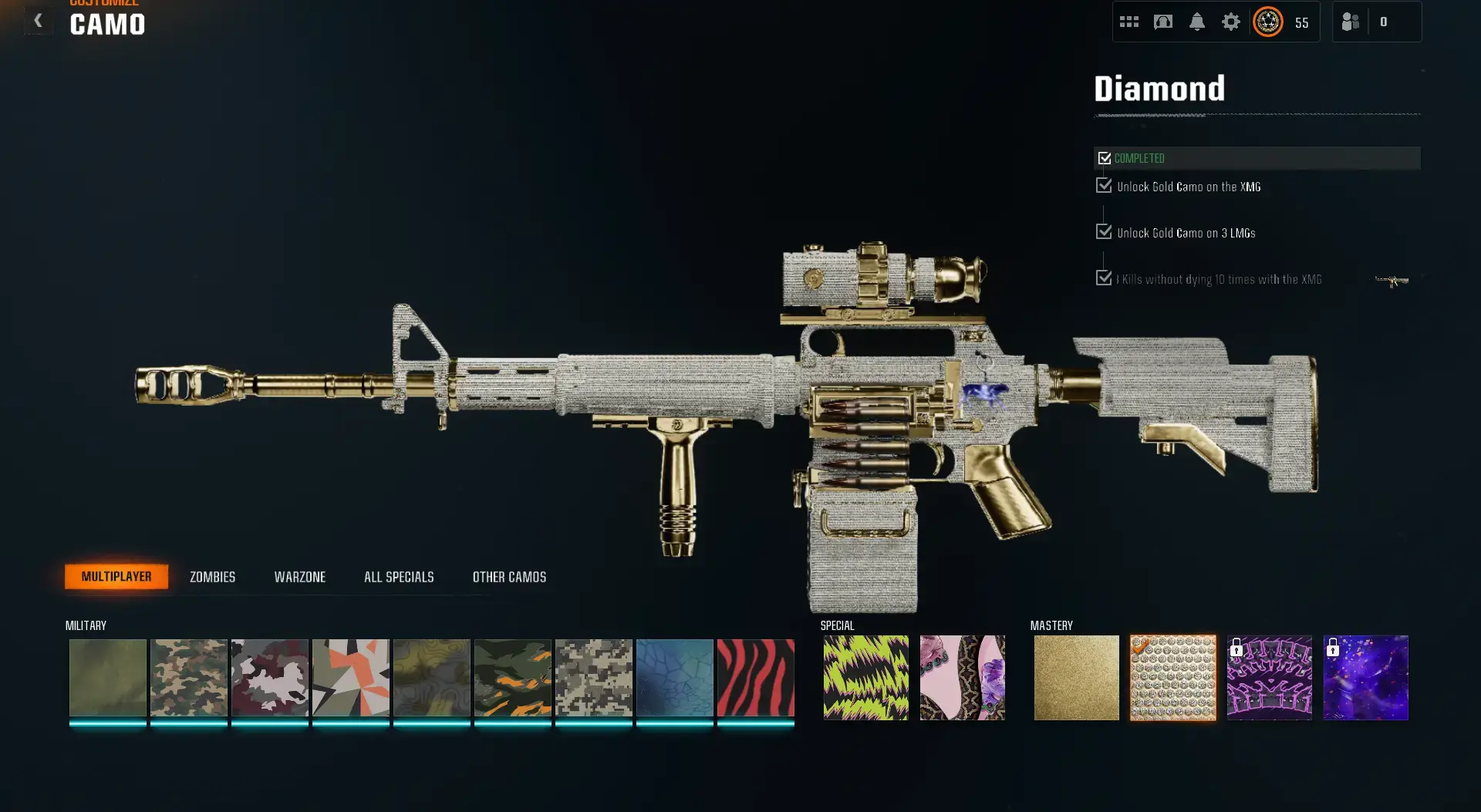Image resolution: width=1481 pixels, height=812 pixels.
Task: Select the locked mastery camo with padlock icon
Action: point(1269,678)
